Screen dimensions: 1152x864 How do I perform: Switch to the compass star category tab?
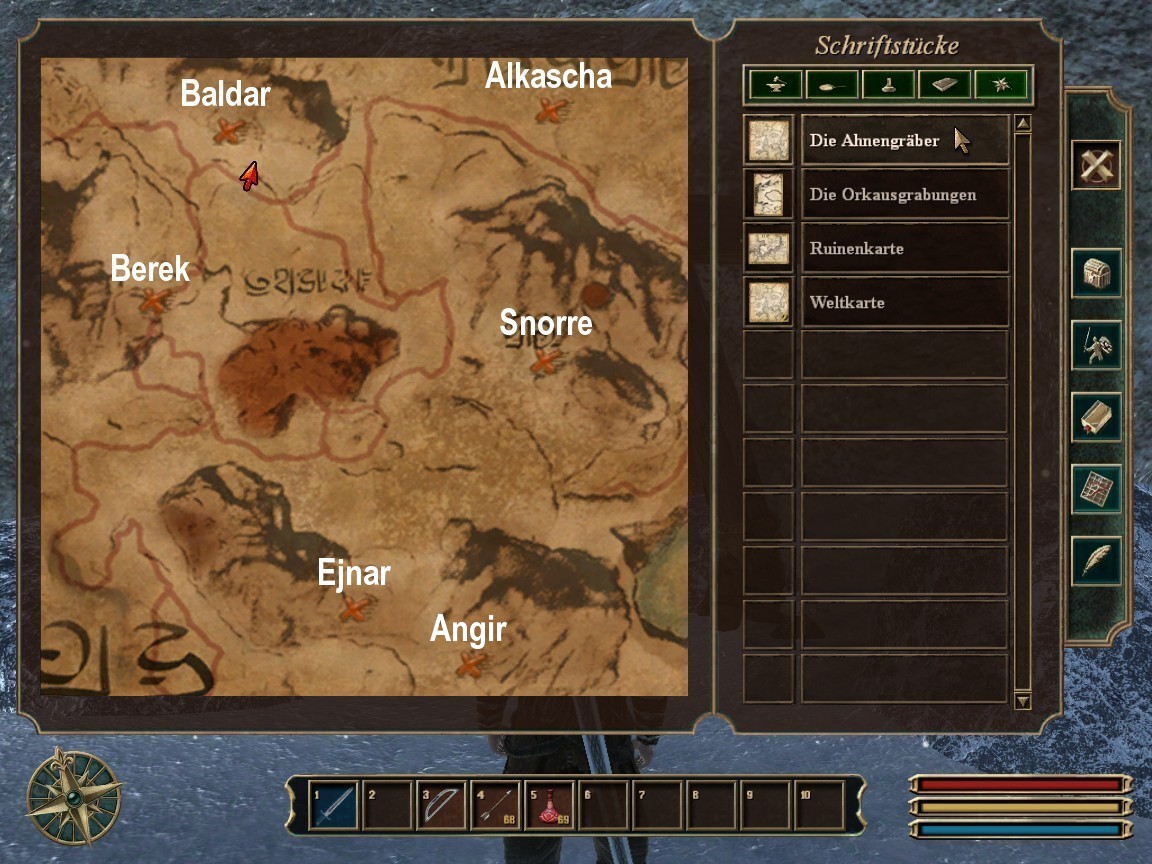1000,86
